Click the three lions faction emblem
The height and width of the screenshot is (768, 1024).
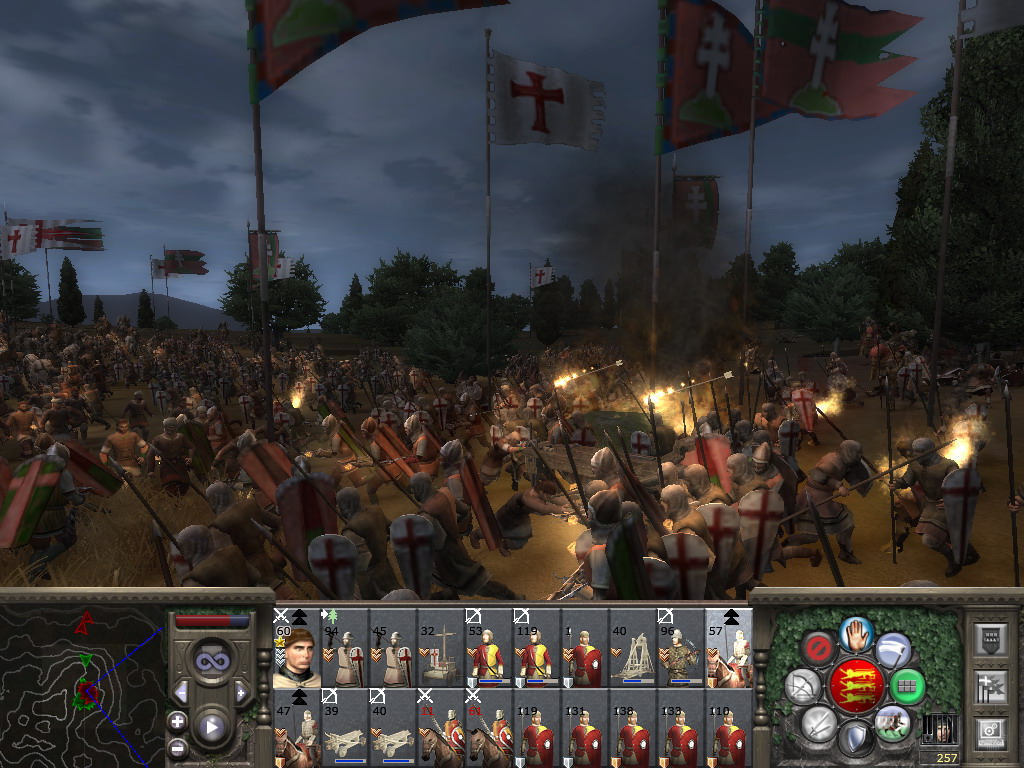click(x=854, y=686)
